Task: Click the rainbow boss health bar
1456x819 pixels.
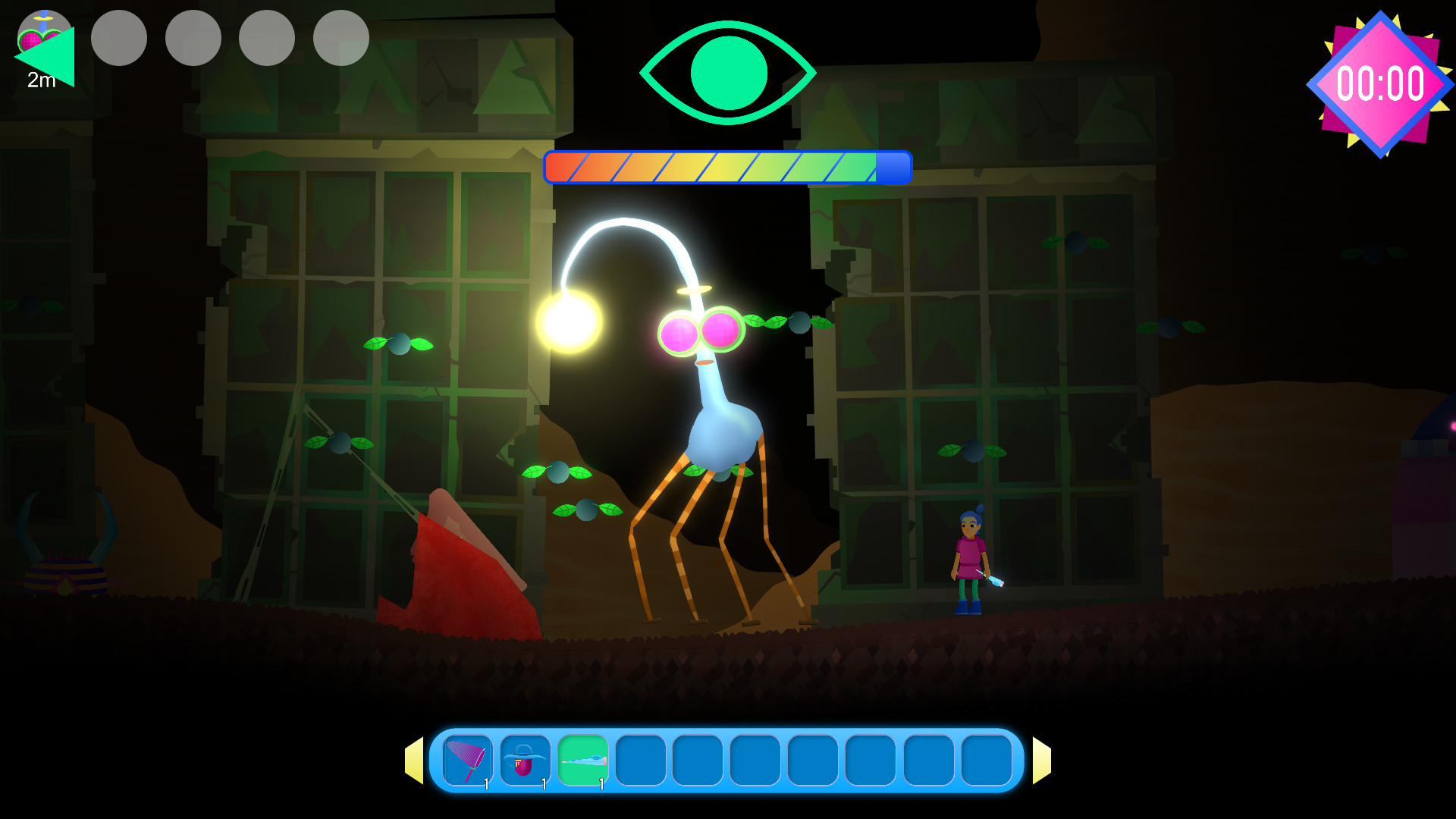Action: click(726, 167)
